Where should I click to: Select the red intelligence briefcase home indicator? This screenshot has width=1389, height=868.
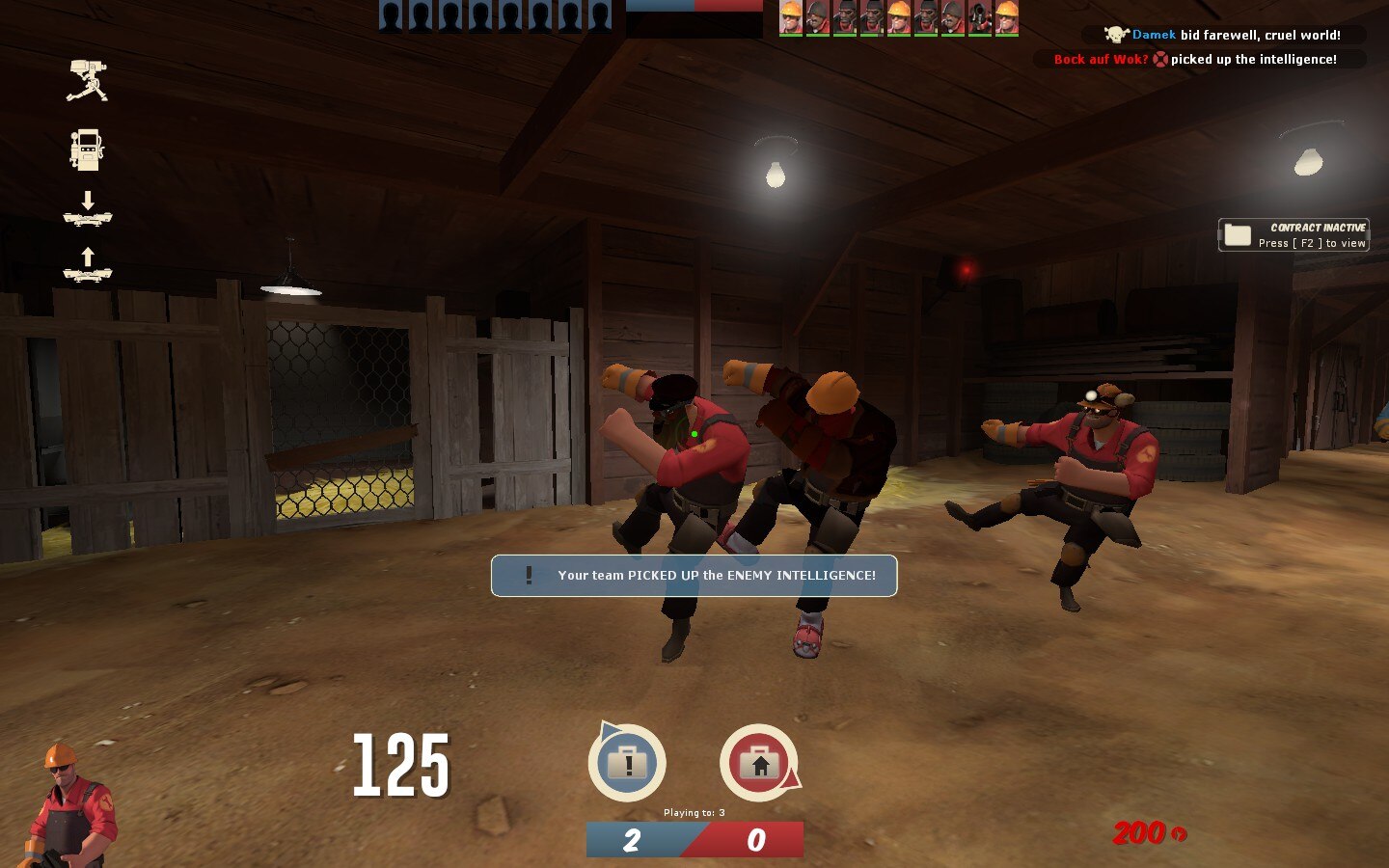click(759, 763)
